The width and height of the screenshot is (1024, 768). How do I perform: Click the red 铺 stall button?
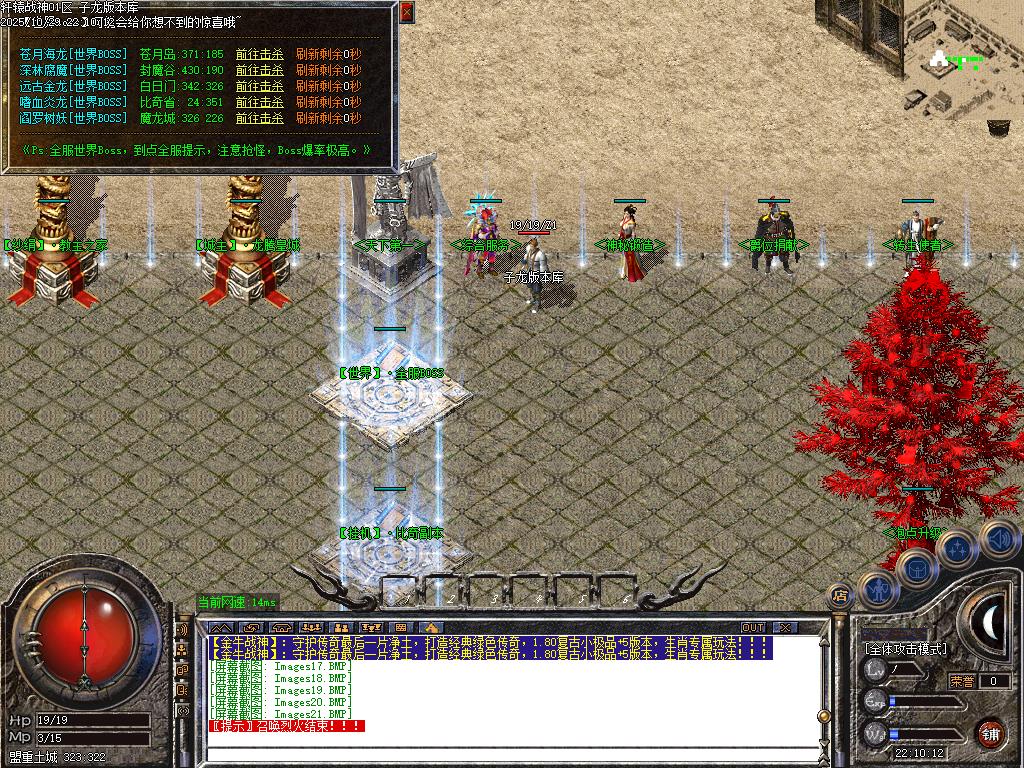[x=991, y=731]
